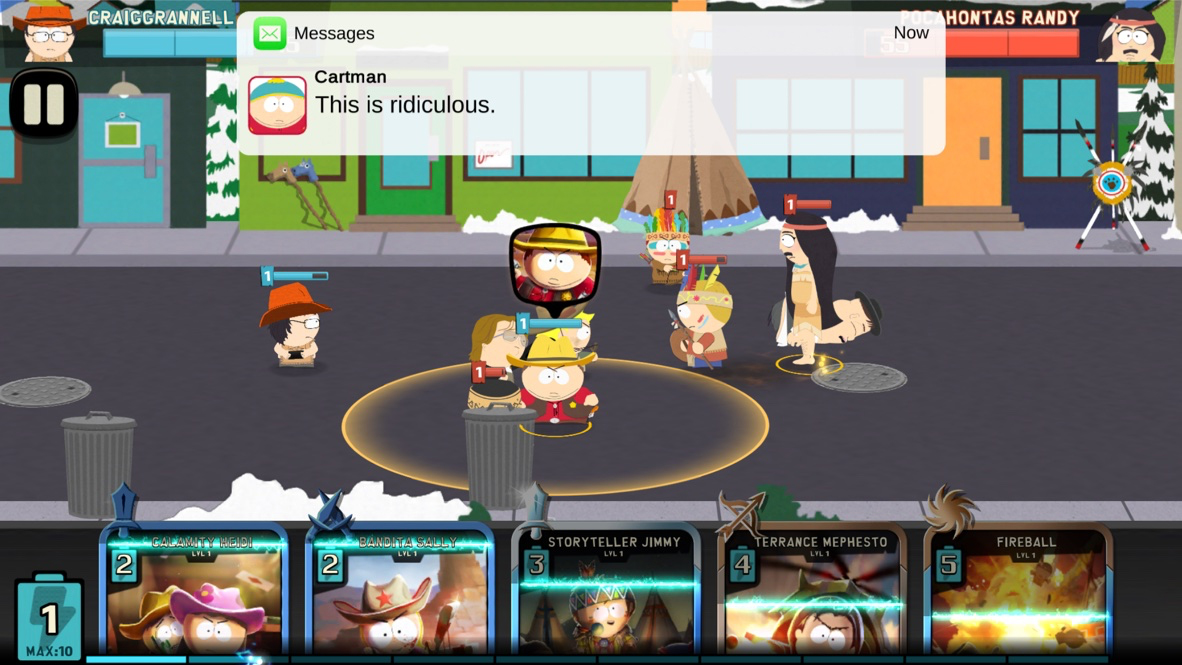Choose the Fireball spell card
This screenshot has height=665, width=1182.
point(1019,595)
